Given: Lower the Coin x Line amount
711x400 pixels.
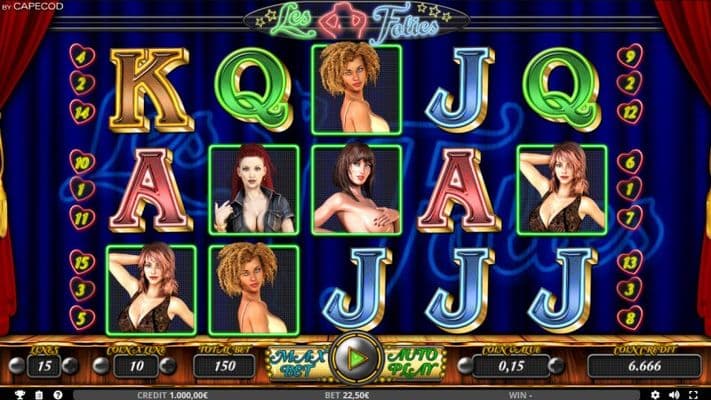Looking at the screenshot, I should pos(100,366).
